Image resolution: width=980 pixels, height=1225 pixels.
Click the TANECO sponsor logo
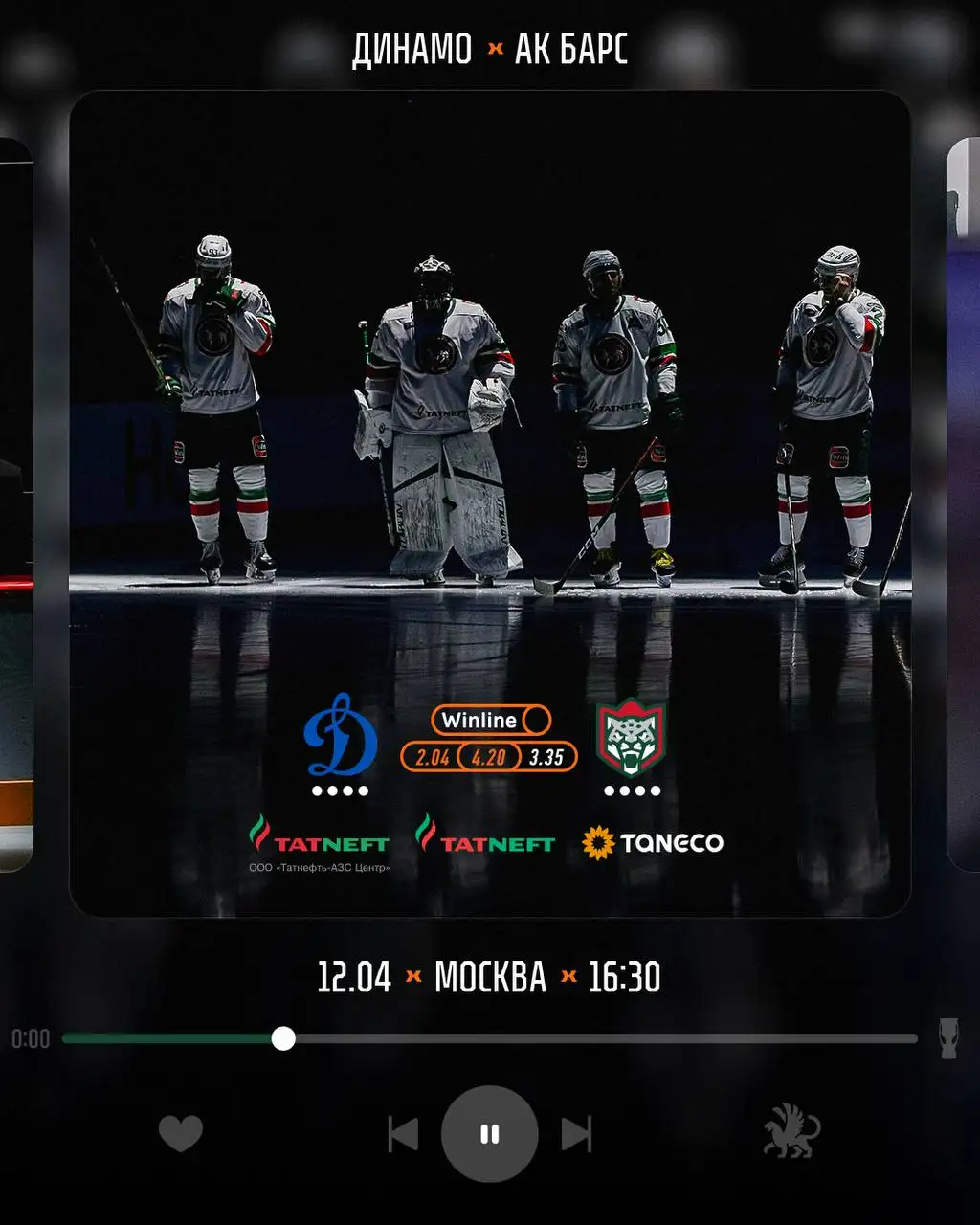(x=653, y=843)
